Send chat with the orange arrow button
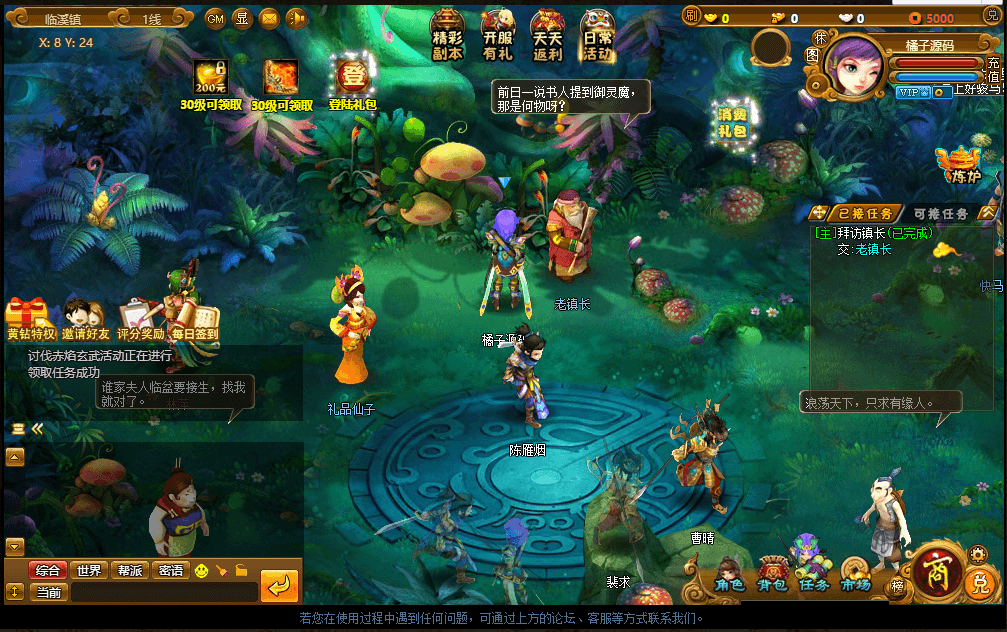 point(279,585)
